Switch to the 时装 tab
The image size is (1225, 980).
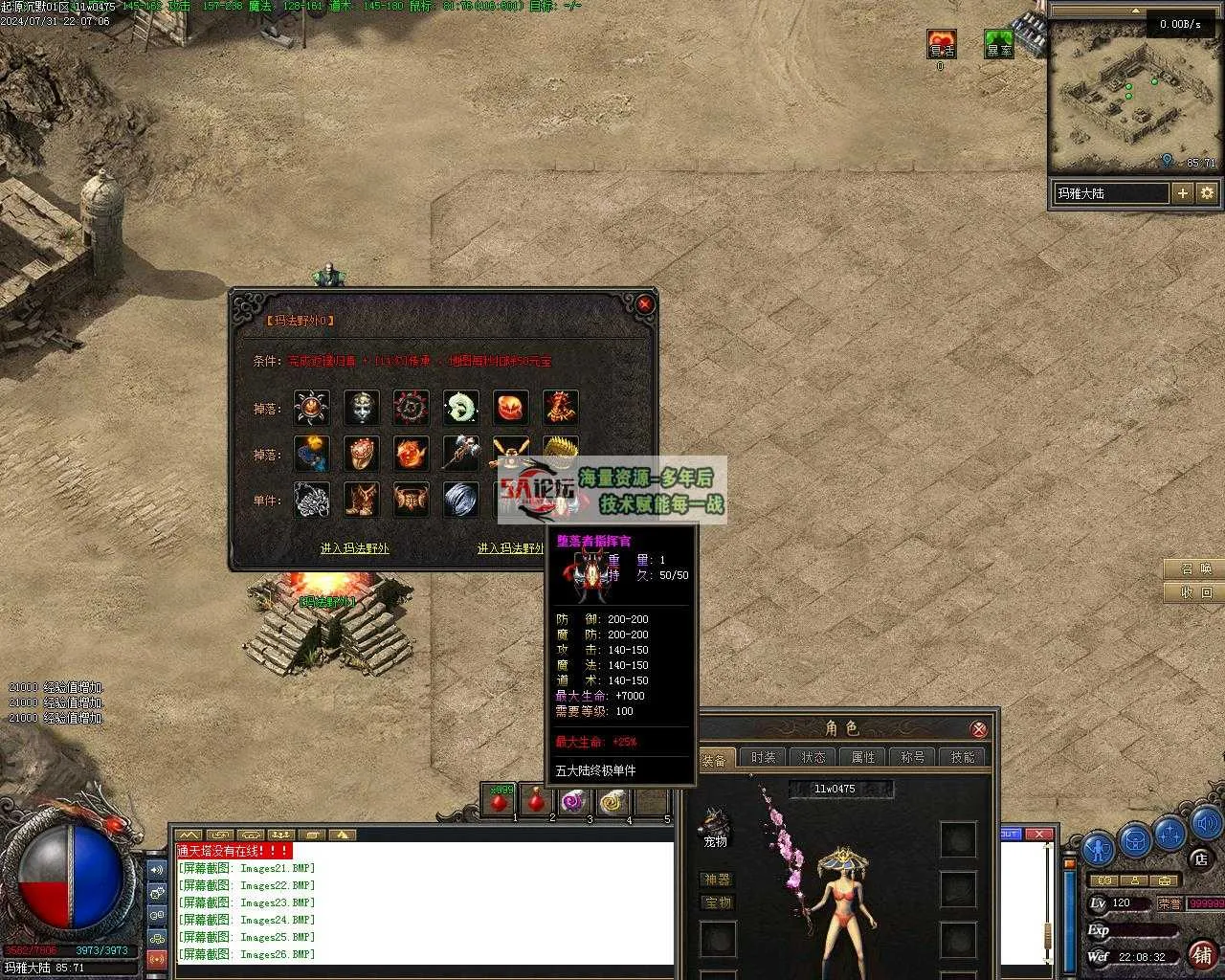[764, 757]
